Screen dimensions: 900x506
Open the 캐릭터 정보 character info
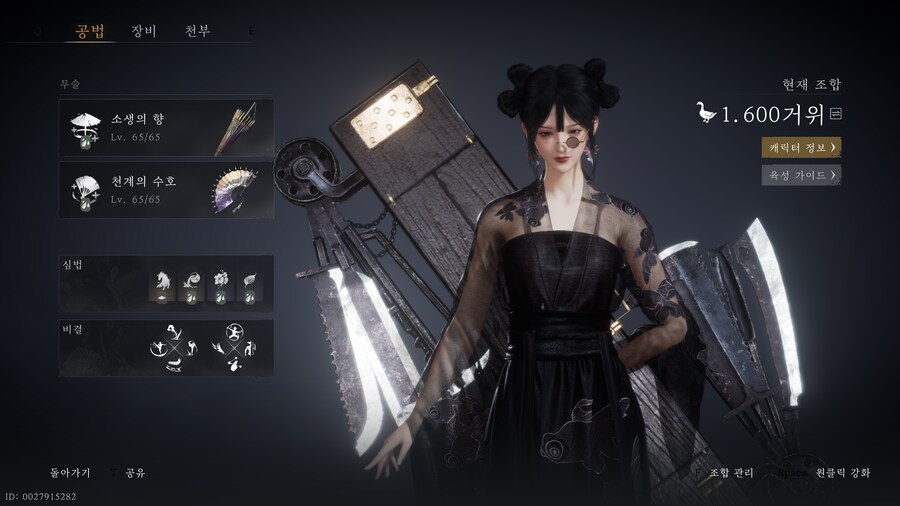[800, 147]
